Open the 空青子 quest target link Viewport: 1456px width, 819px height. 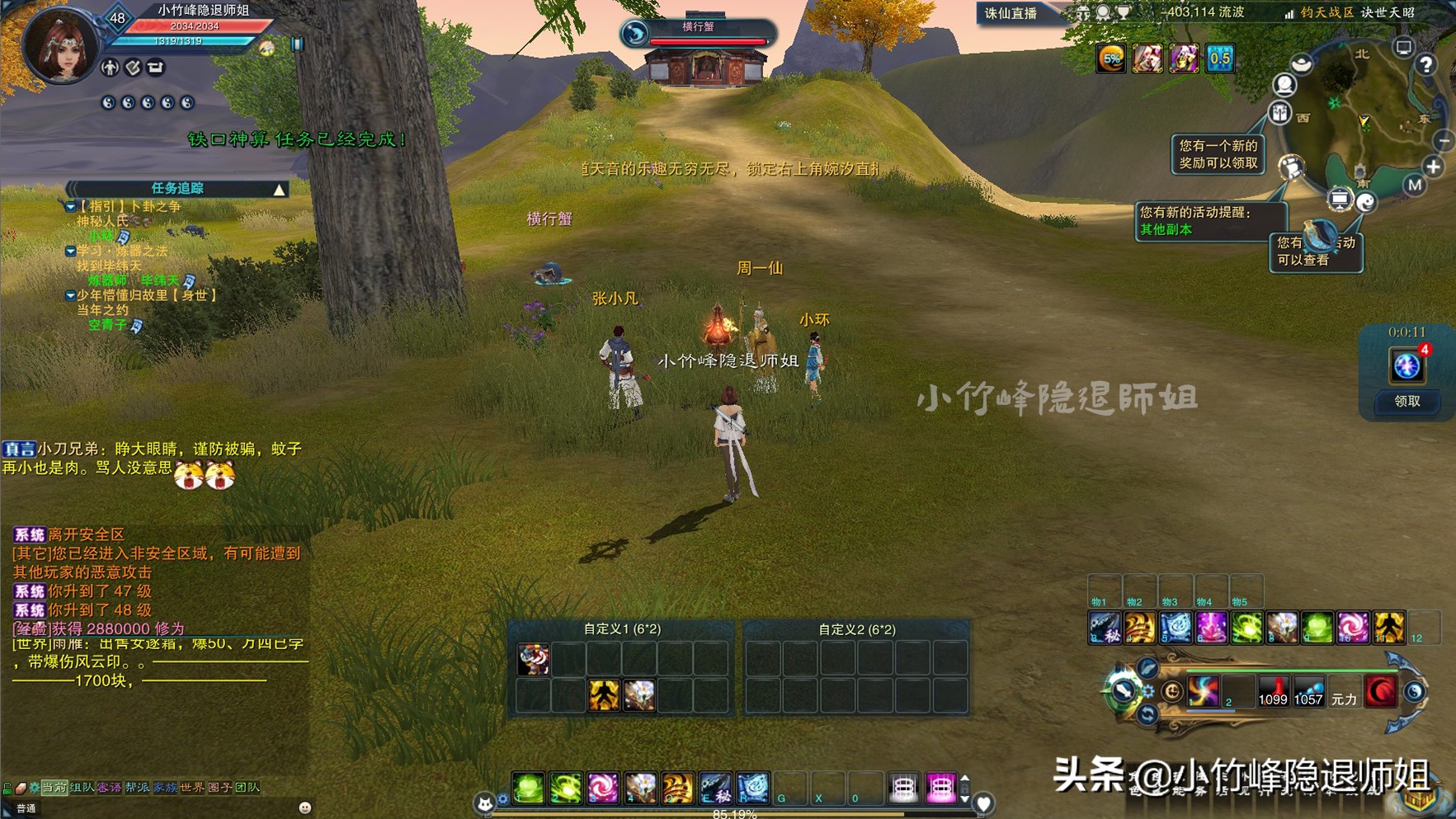108,325
